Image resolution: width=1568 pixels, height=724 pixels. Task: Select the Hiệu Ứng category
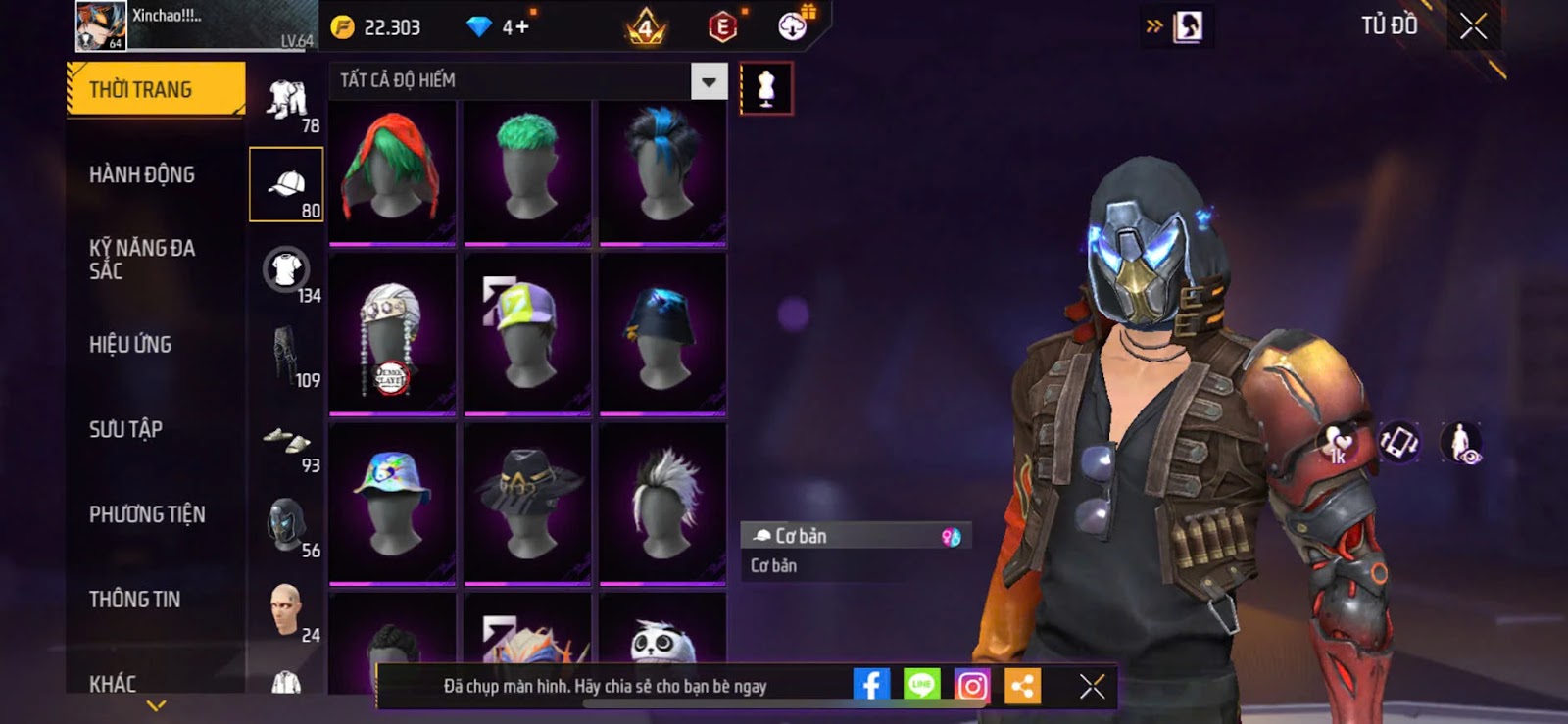(x=130, y=345)
